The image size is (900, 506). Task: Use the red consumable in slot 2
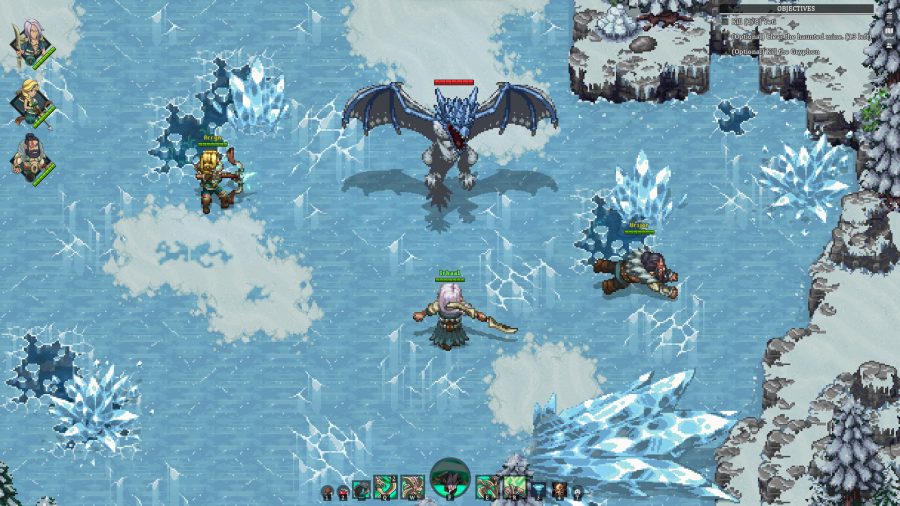[x=343, y=492]
